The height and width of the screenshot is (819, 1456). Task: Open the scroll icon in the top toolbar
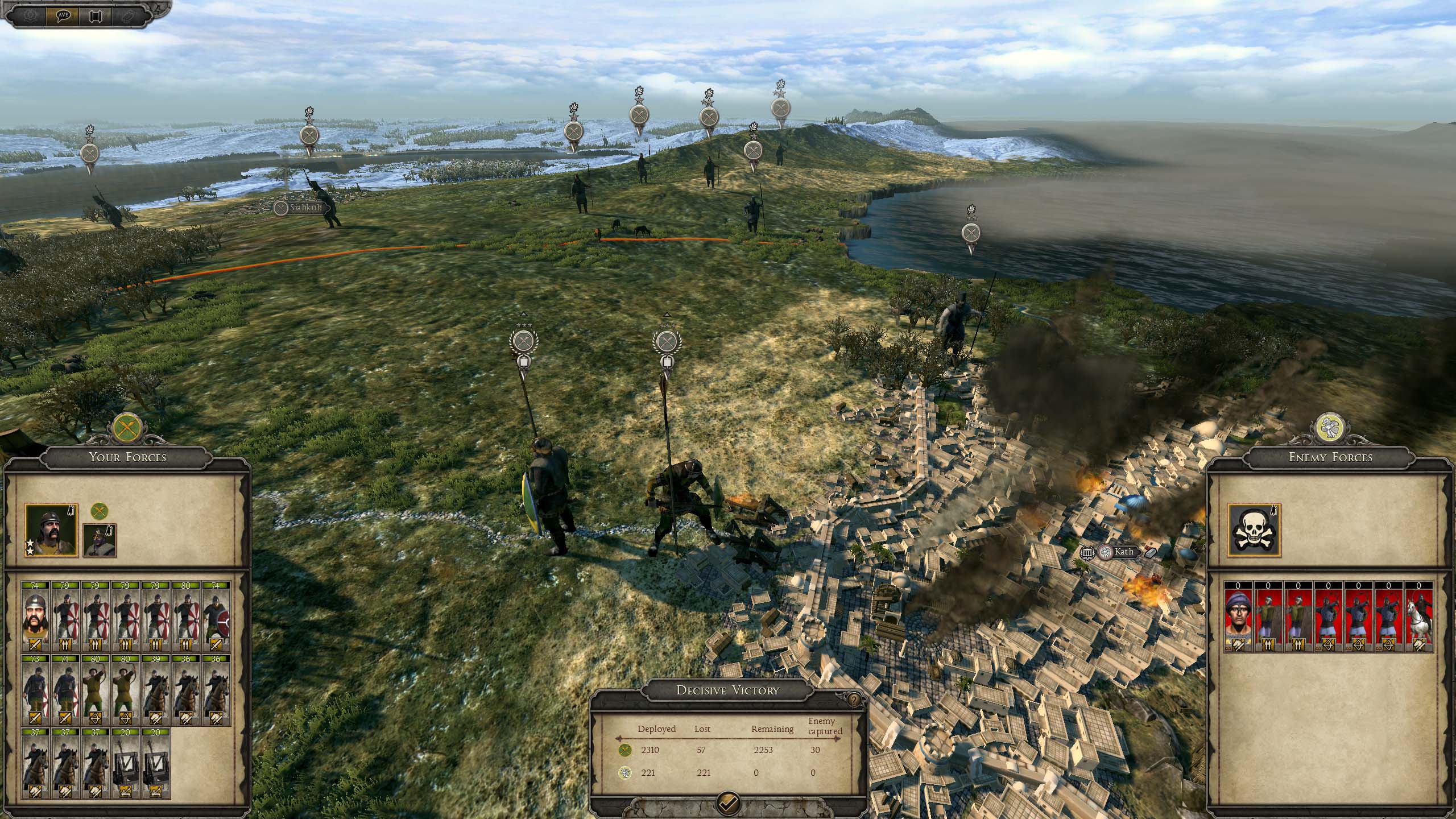96,16
